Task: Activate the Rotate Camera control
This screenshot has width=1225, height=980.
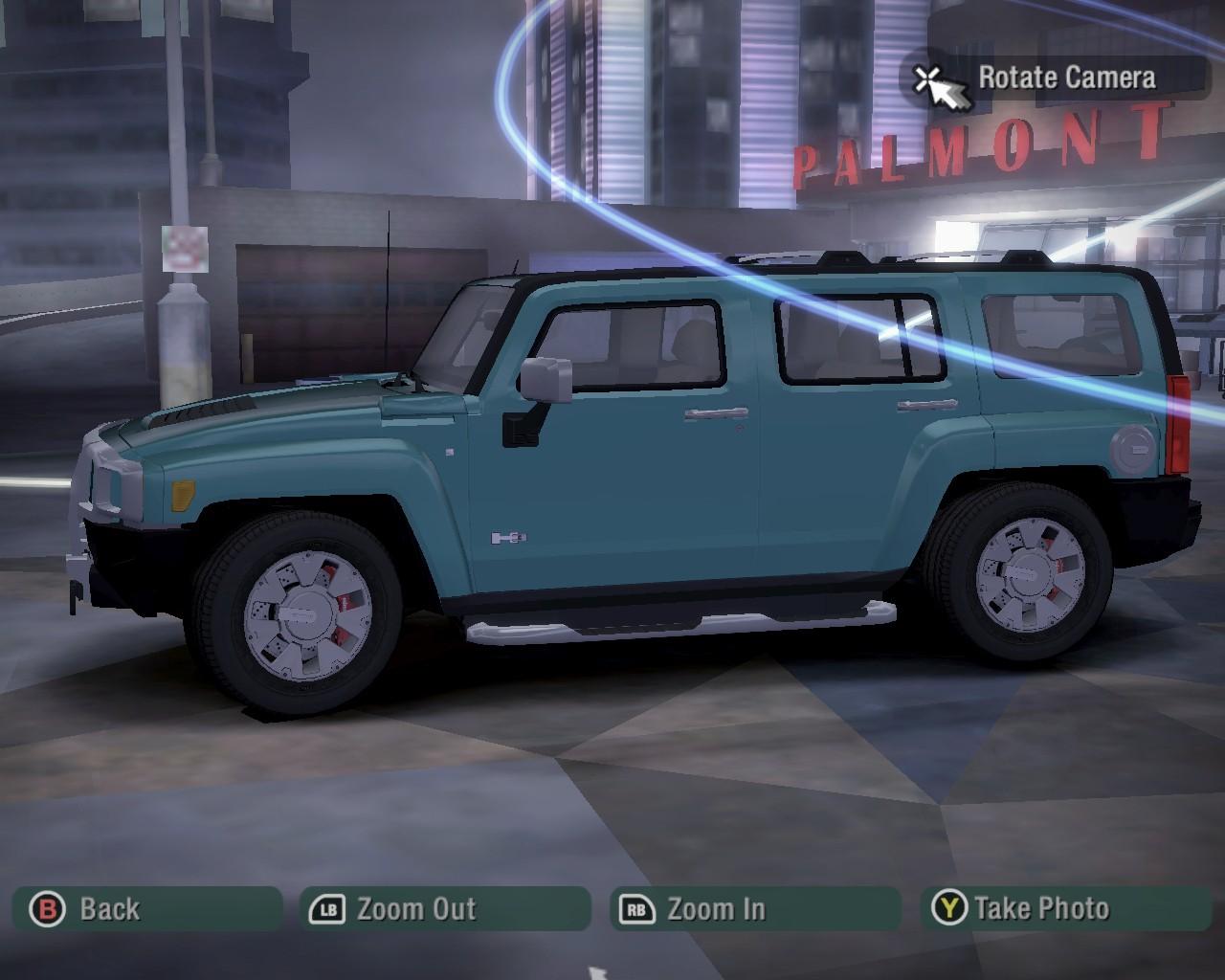Action: click(1055, 78)
